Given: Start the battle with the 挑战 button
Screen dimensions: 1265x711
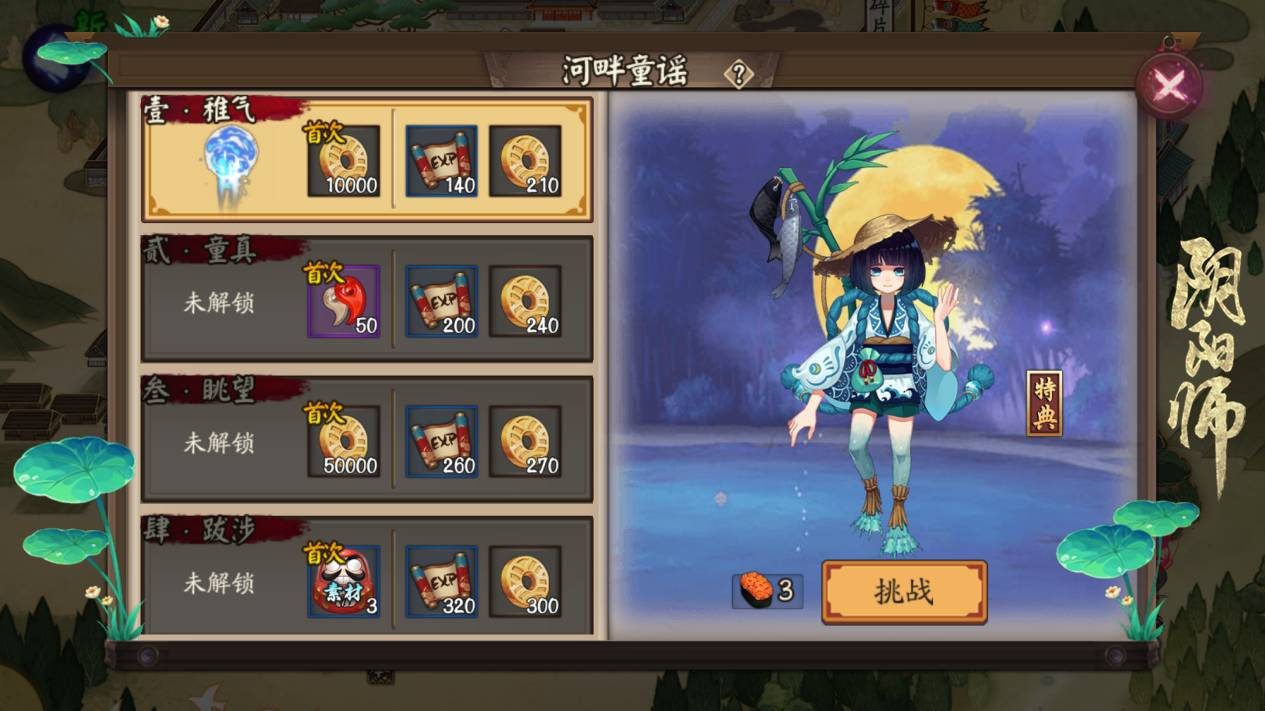Looking at the screenshot, I should 904,592.
